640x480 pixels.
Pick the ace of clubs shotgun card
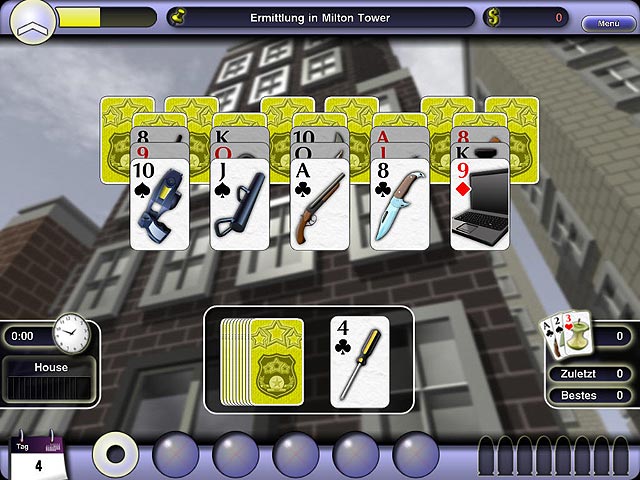[x=320, y=205]
